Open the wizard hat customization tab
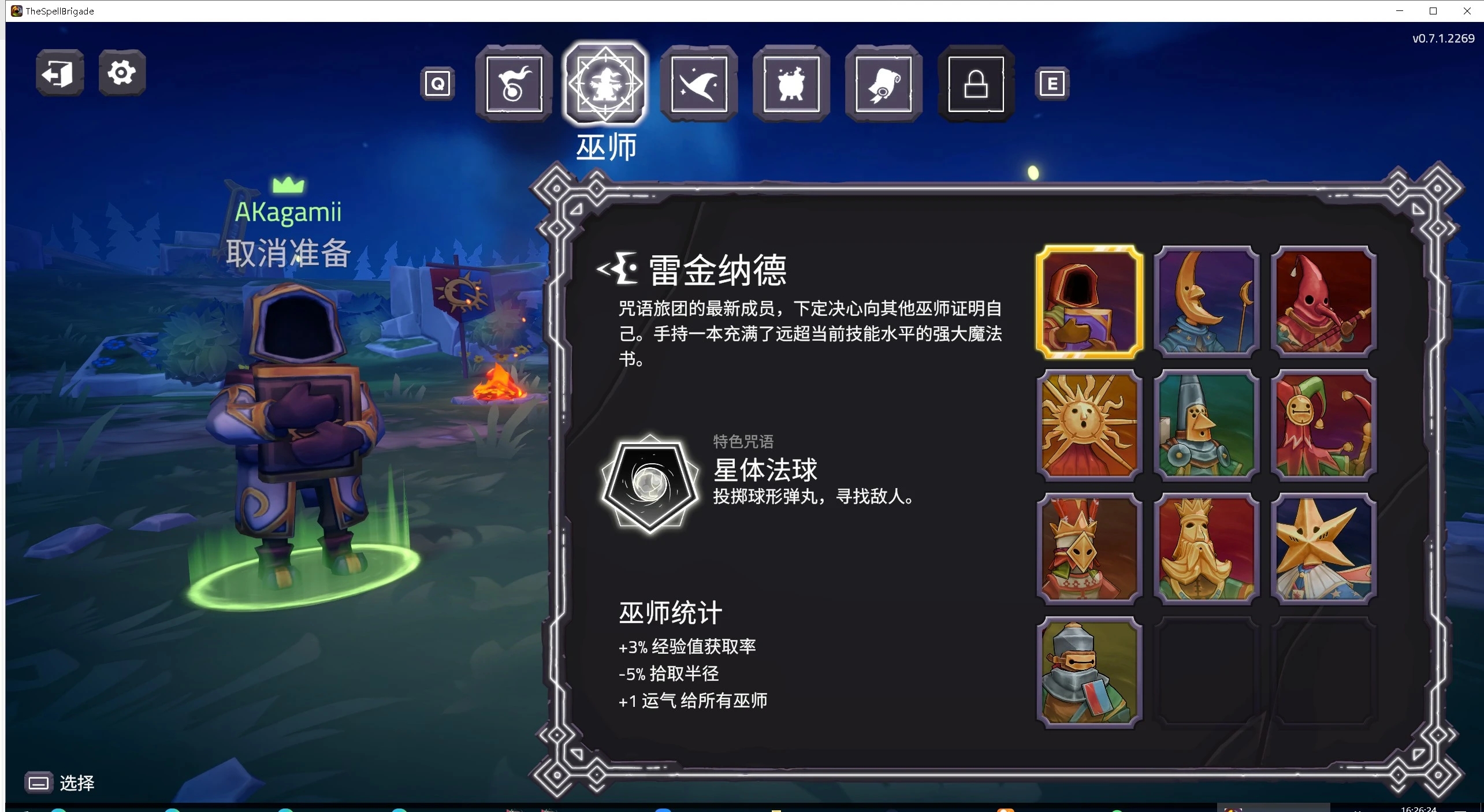Screen dimensions: 1484x812 click(698, 85)
